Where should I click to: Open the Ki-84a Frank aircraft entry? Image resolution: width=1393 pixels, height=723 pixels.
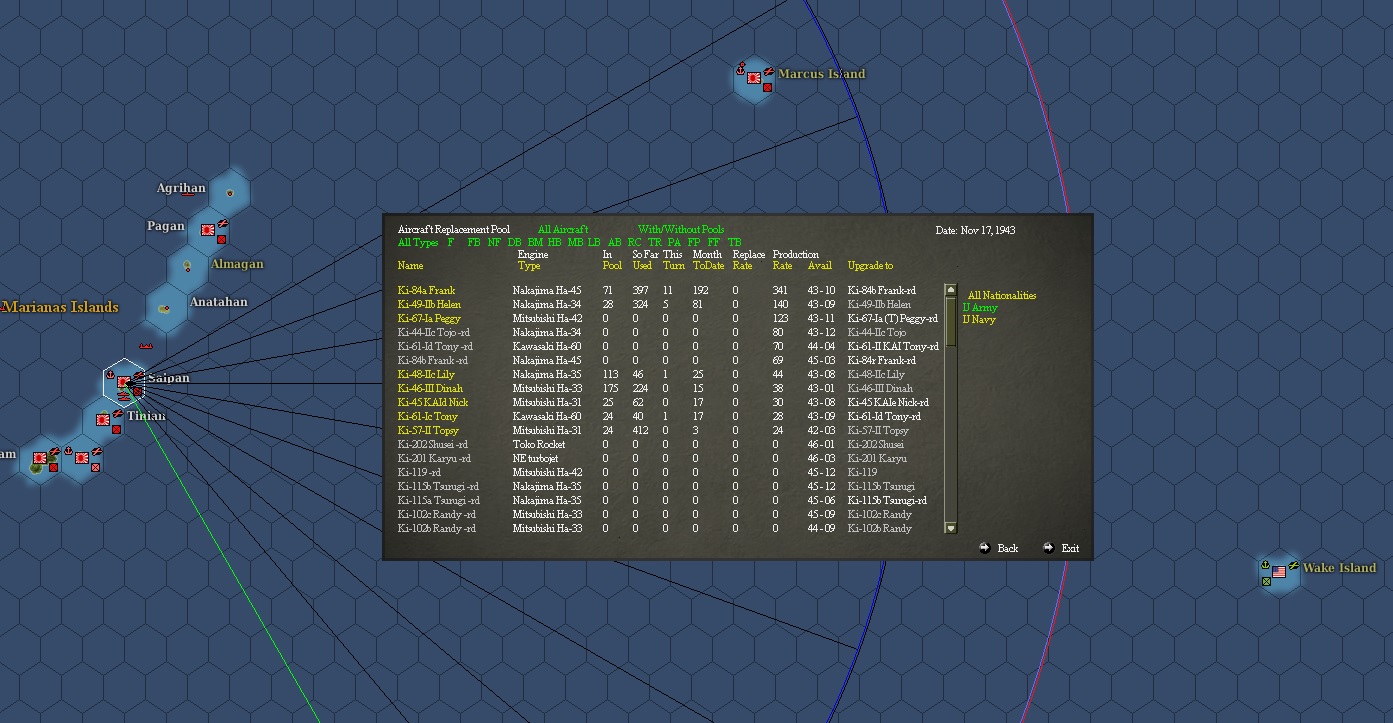click(426, 289)
